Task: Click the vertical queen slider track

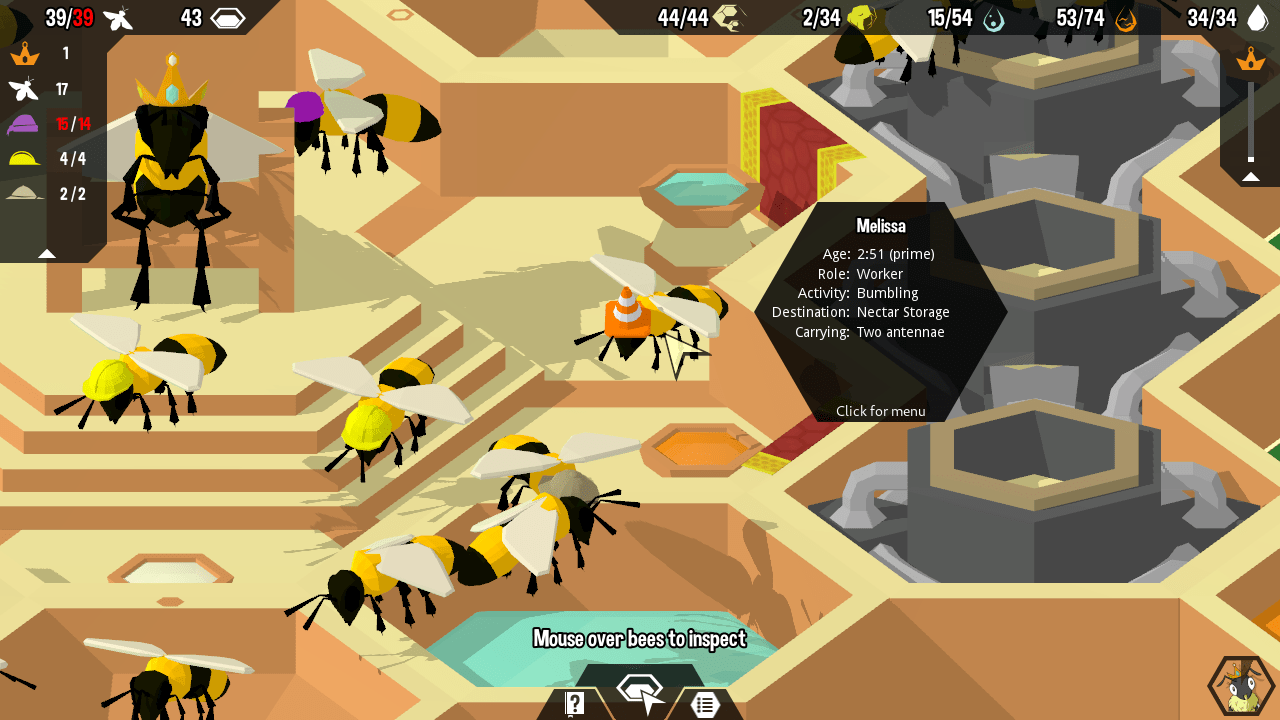Action: (1250, 120)
